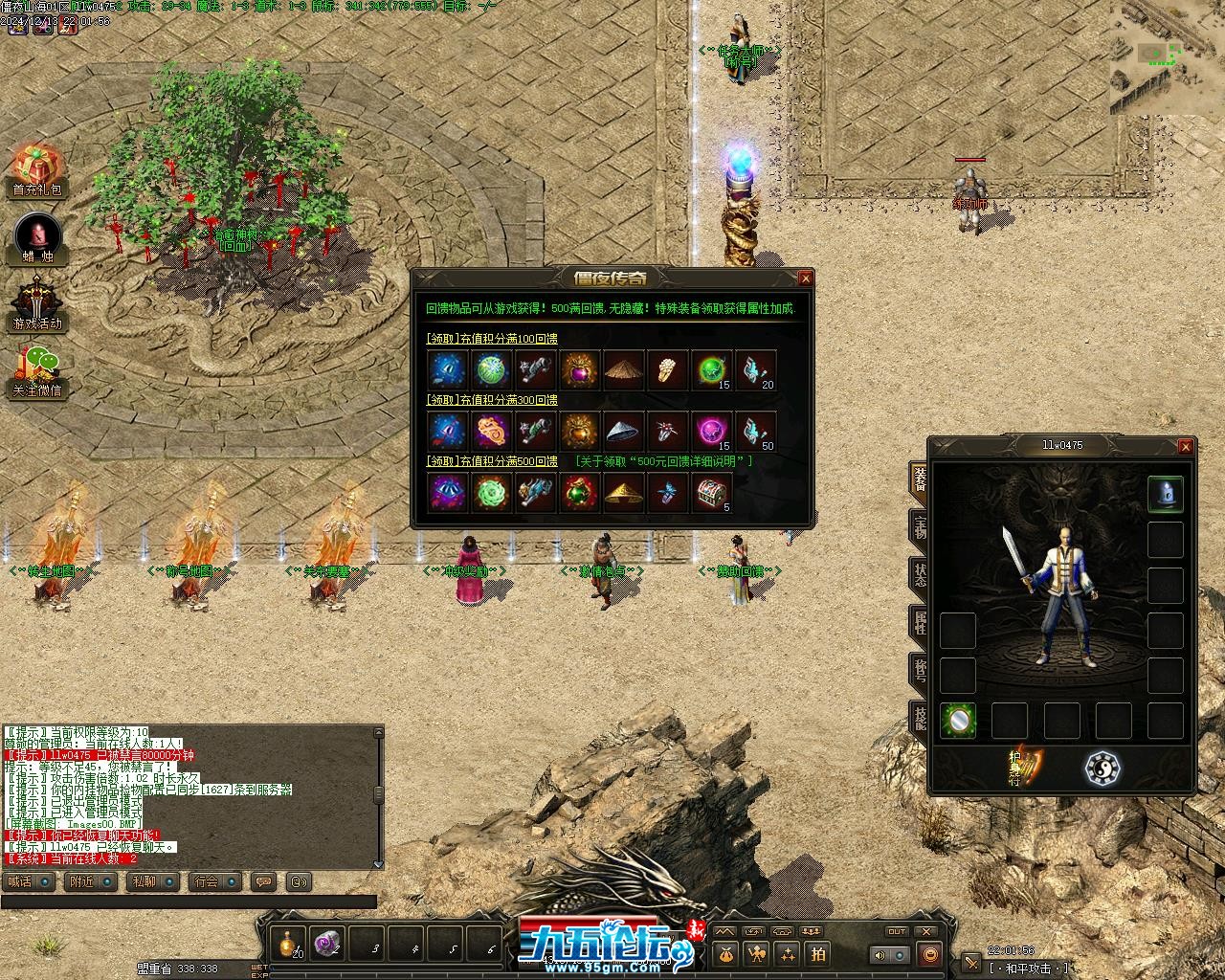
Task: Close the 僵夜传奇 reward window
Action: [x=805, y=278]
